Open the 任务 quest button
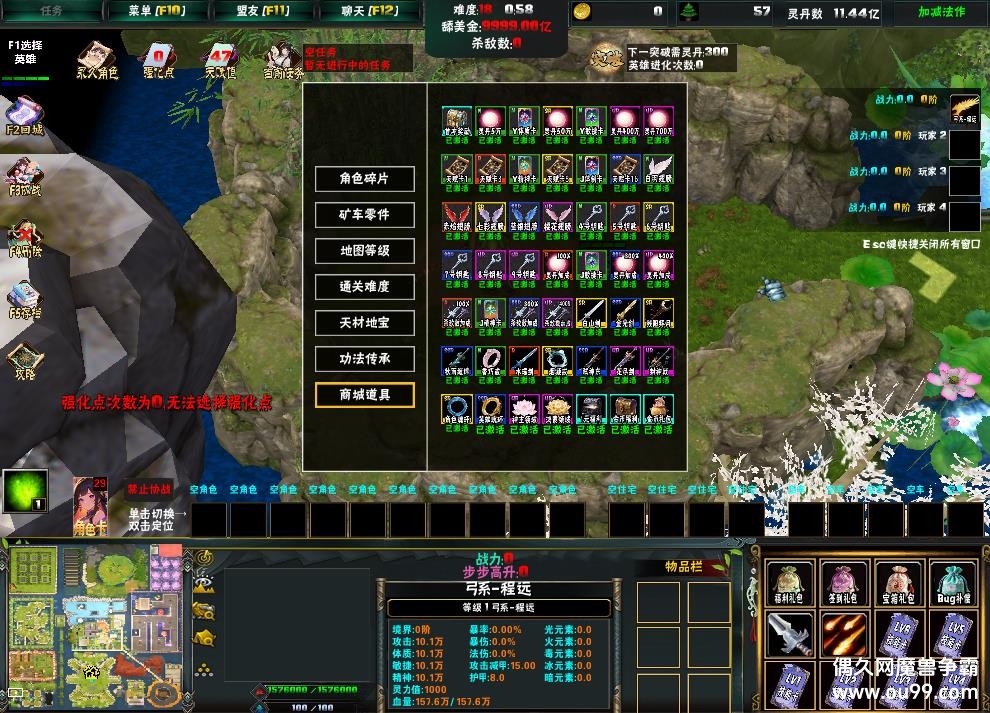 click(x=52, y=12)
